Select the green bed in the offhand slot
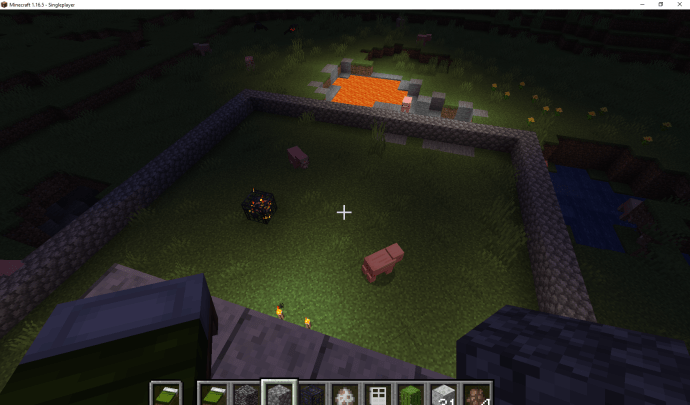The height and width of the screenshot is (405, 690). 166,394
